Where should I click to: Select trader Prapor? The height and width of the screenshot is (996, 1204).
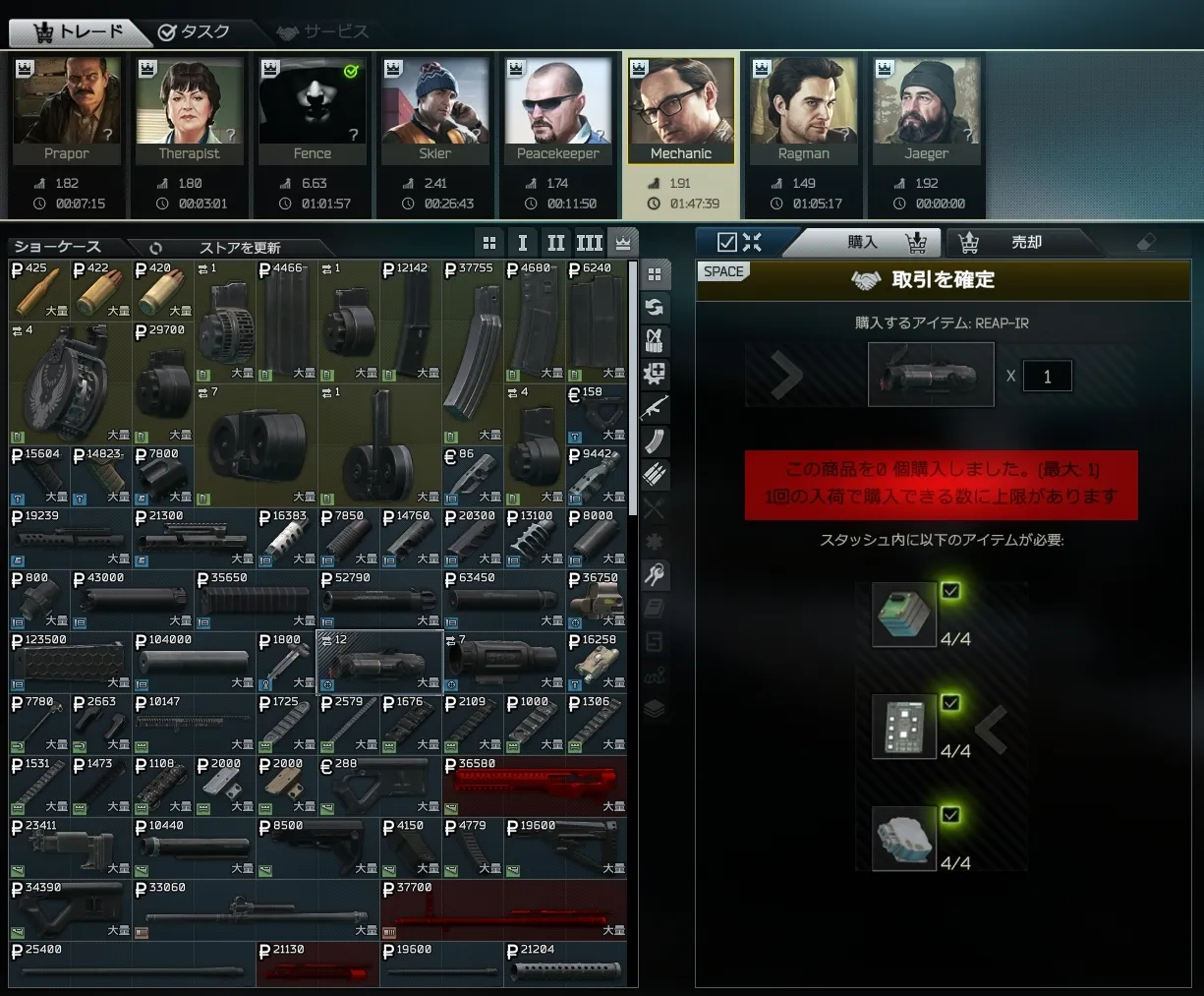point(67,110)
